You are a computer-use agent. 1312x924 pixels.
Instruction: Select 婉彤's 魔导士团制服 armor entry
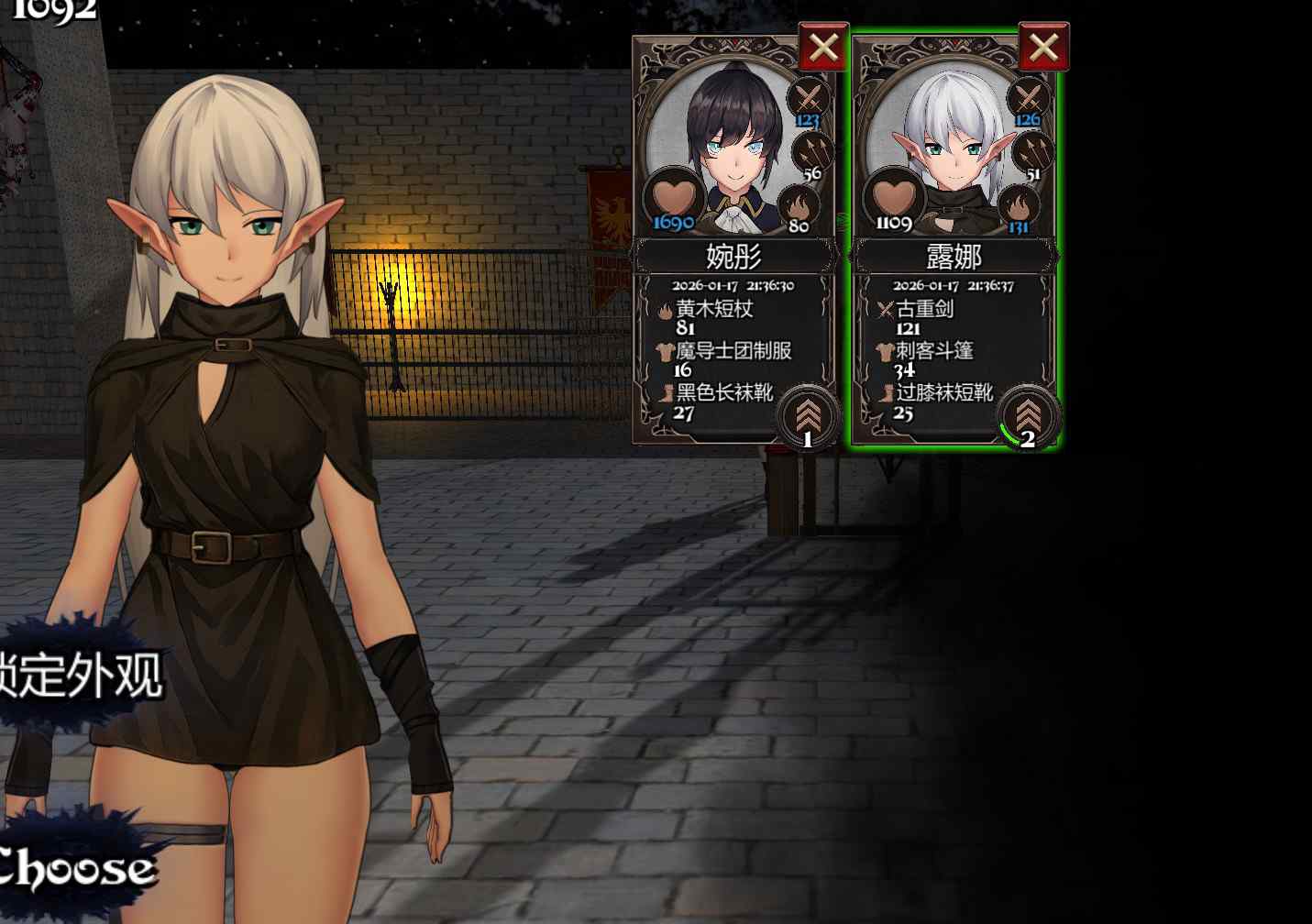point(733,351)
